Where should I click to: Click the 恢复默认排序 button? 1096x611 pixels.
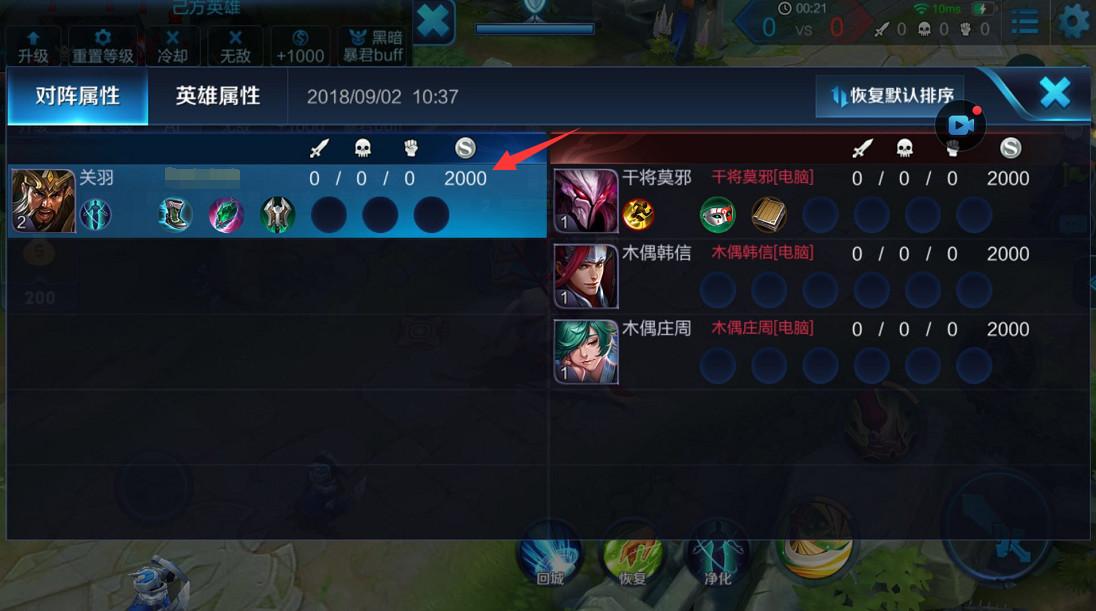(x=890, y=97)
